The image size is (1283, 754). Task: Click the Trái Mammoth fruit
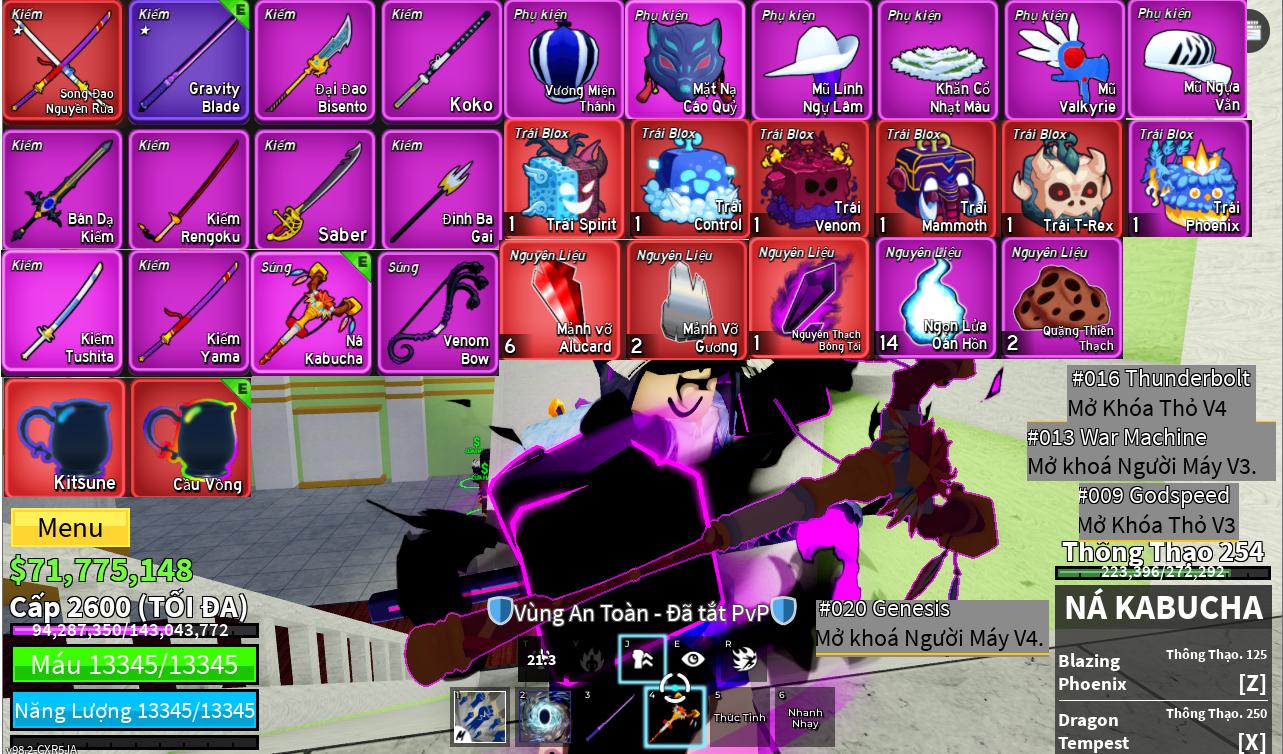(x=936, y=180)
